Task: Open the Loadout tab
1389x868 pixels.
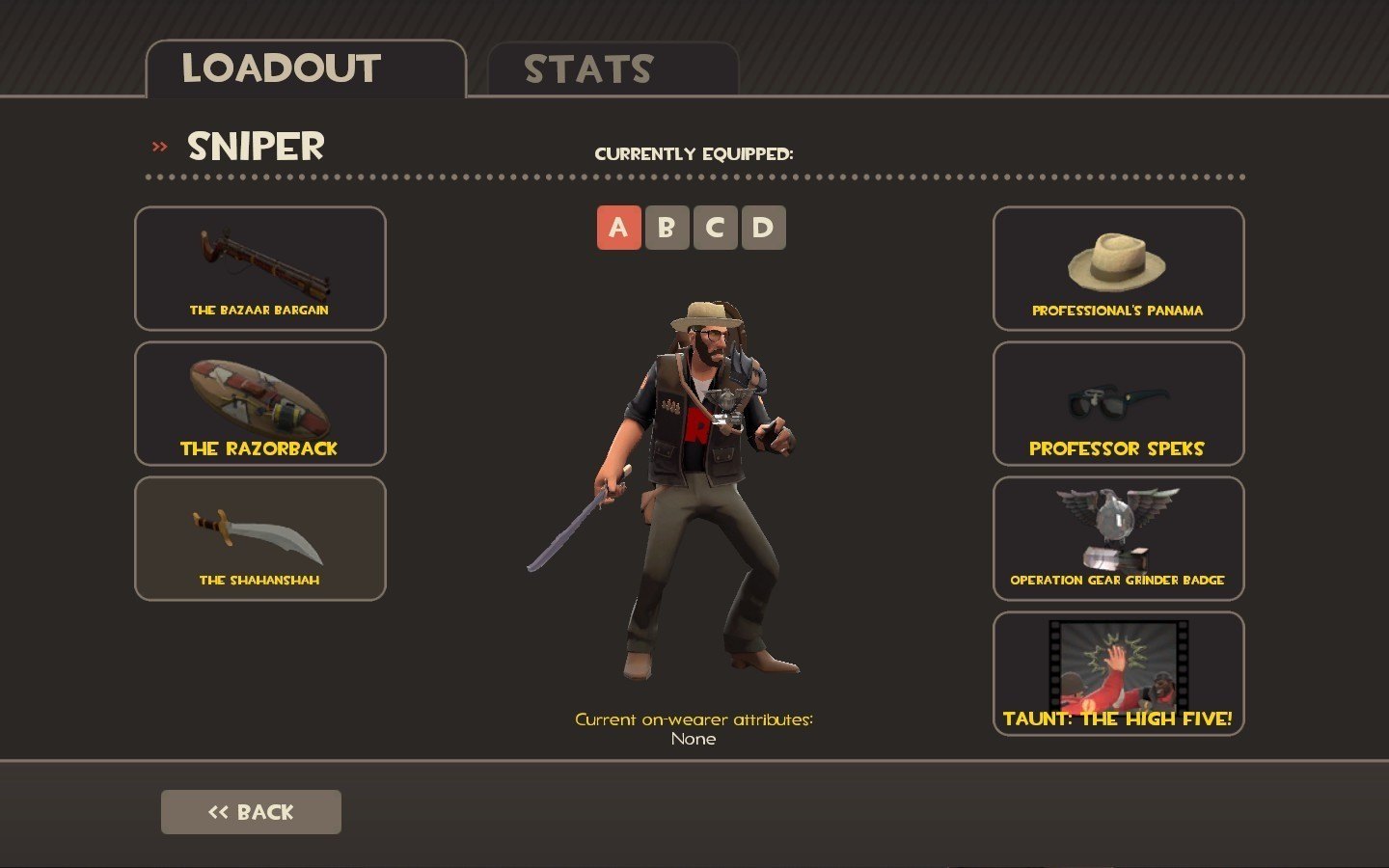Action: [x=305, y=69]
